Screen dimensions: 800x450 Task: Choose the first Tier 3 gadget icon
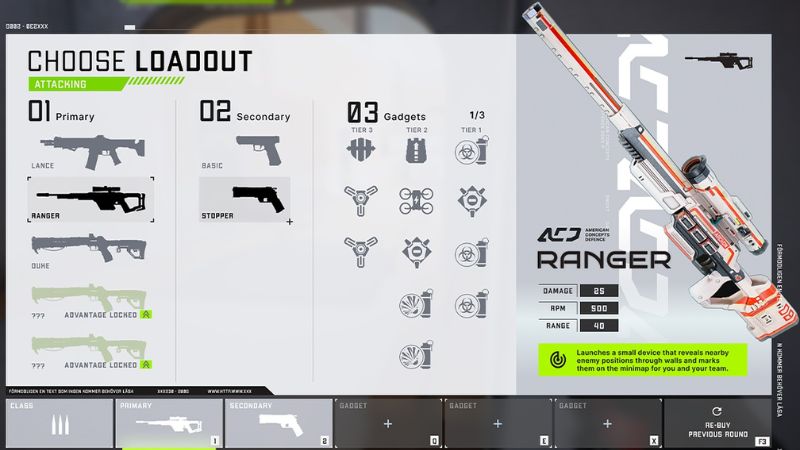coord(361,151)
